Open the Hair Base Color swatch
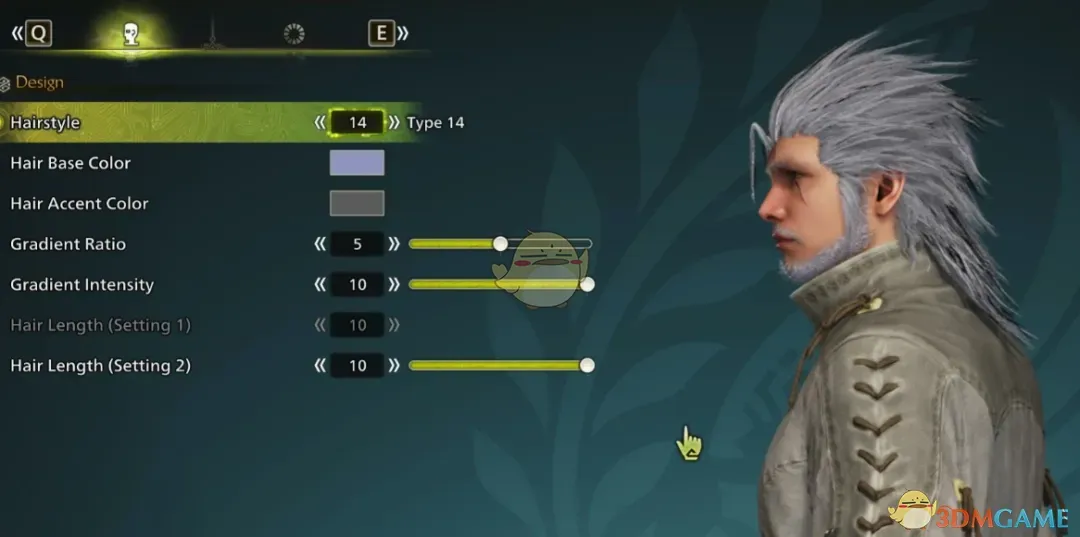The width and height of the screenshot is (1080, 537). tap(357, 163)
